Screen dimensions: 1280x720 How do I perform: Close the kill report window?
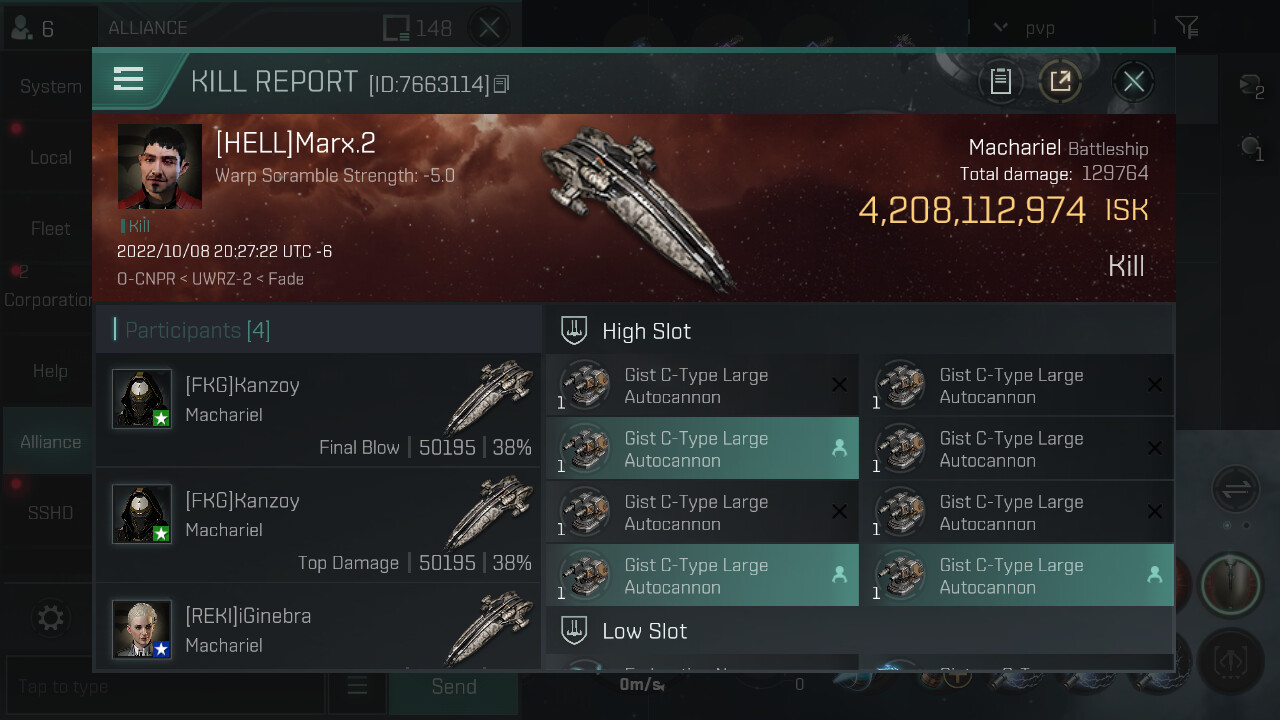[1133, 81]
